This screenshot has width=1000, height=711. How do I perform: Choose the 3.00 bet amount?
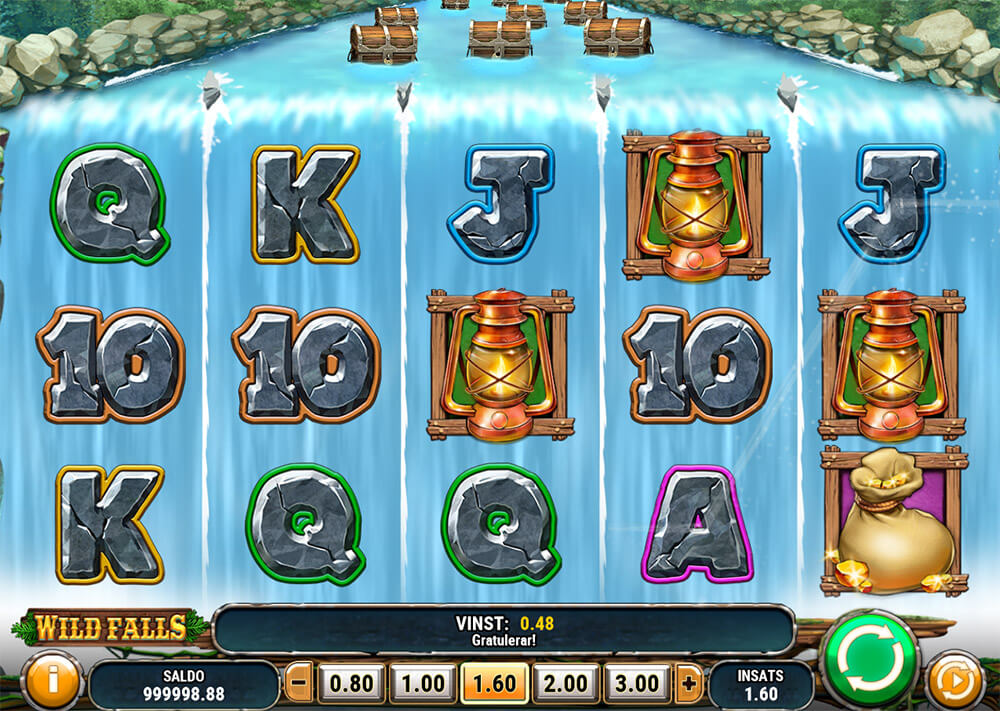(x=638, y=684)
